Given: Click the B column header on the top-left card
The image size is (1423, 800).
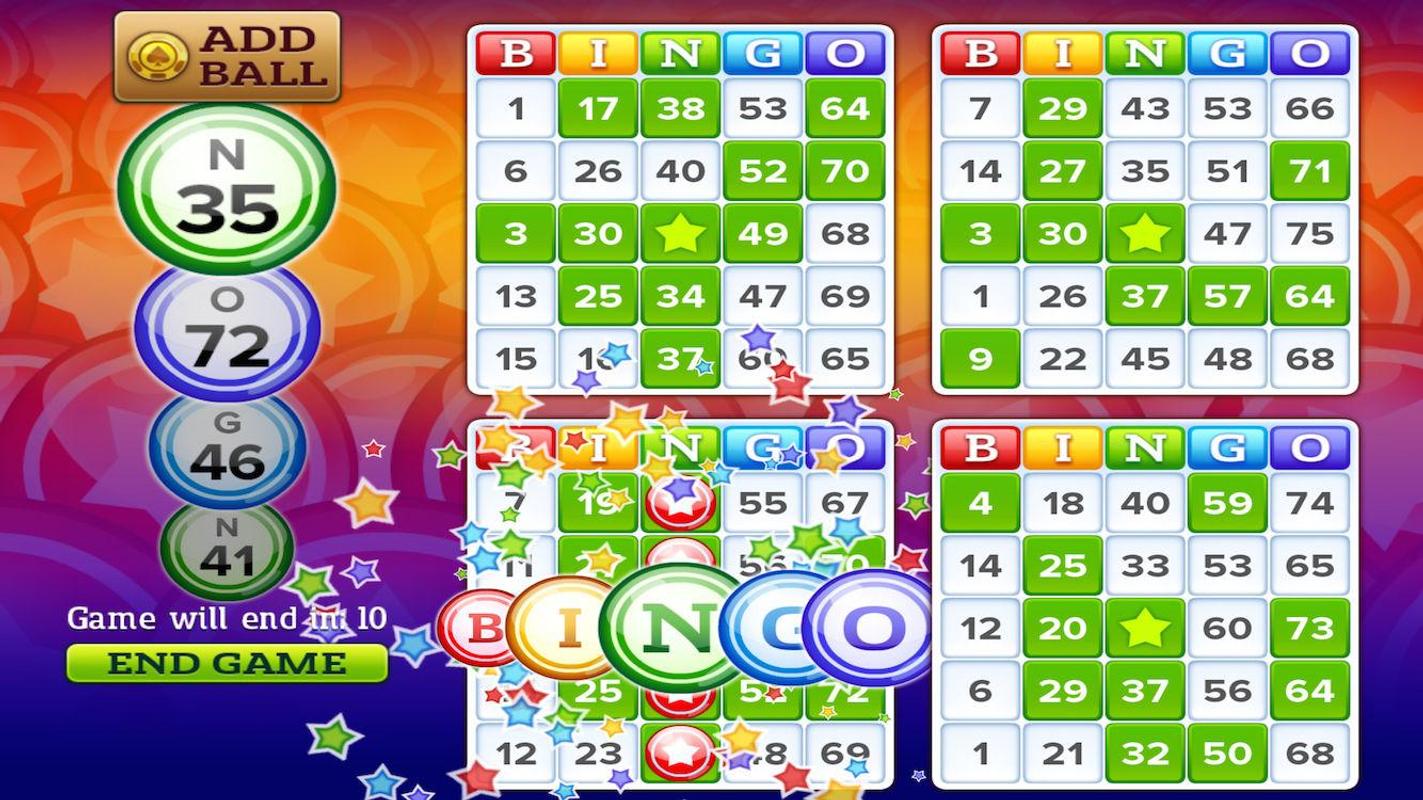Looking at the screenshot, I should tap(515, 51).
